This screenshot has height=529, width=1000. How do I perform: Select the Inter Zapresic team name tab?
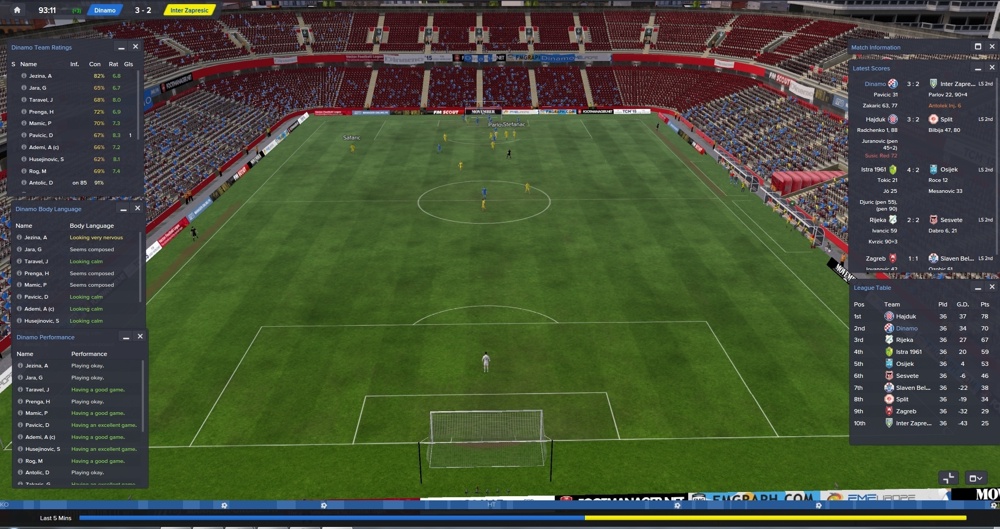pos(189,10)
